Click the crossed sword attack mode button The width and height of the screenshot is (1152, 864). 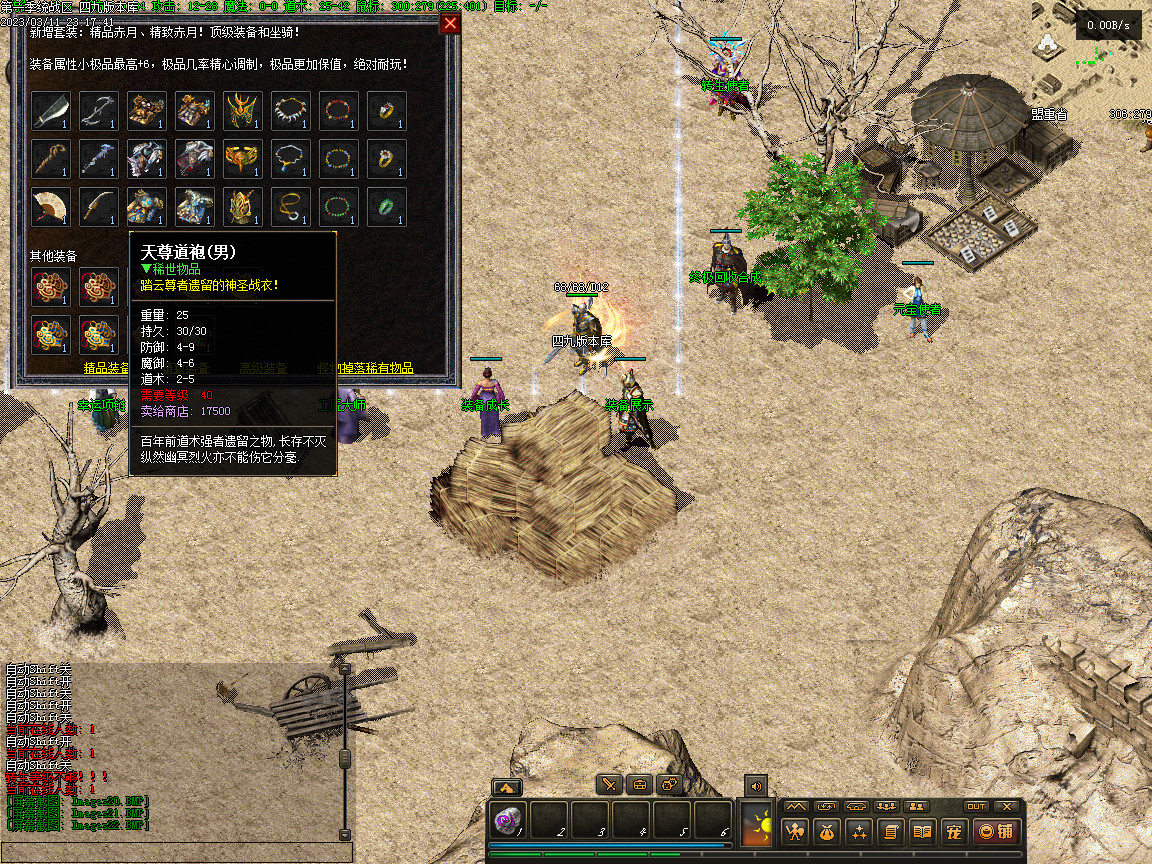coord(609,785)
